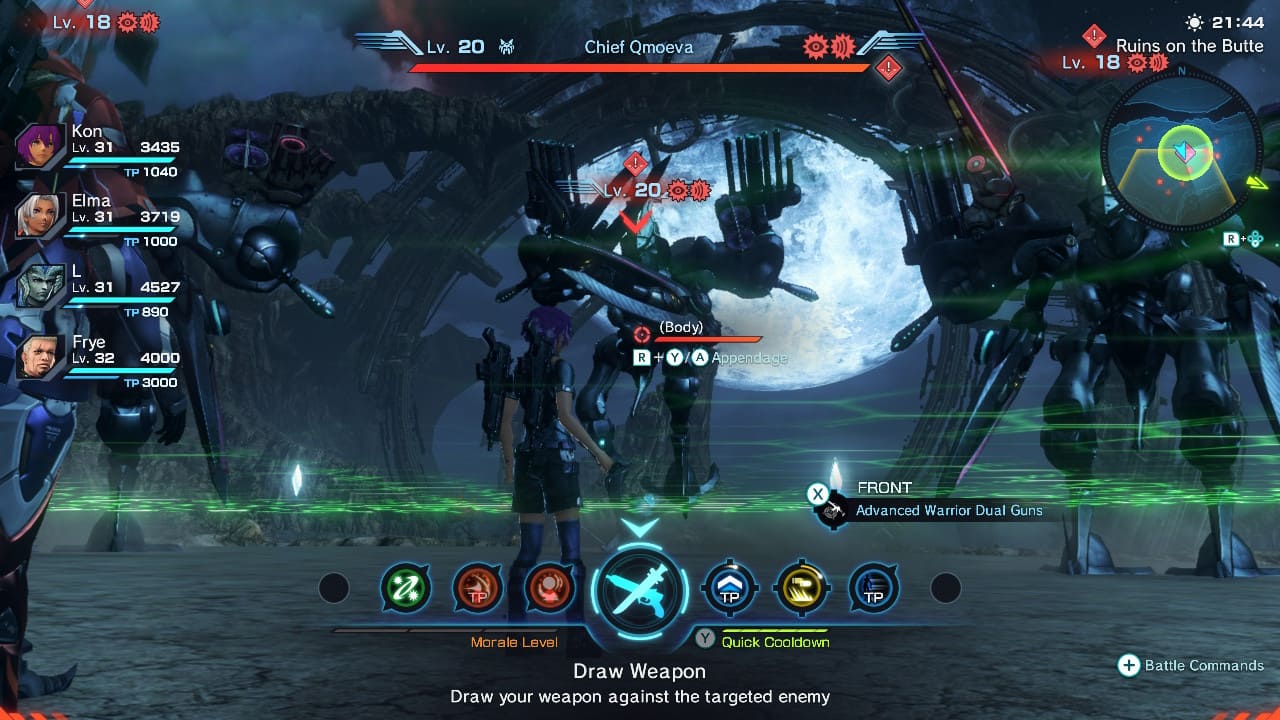Image resolution: width=1280 pixels, height=720 pixels.
Task: Use the green support art icon
Action: tap(405, 588)
